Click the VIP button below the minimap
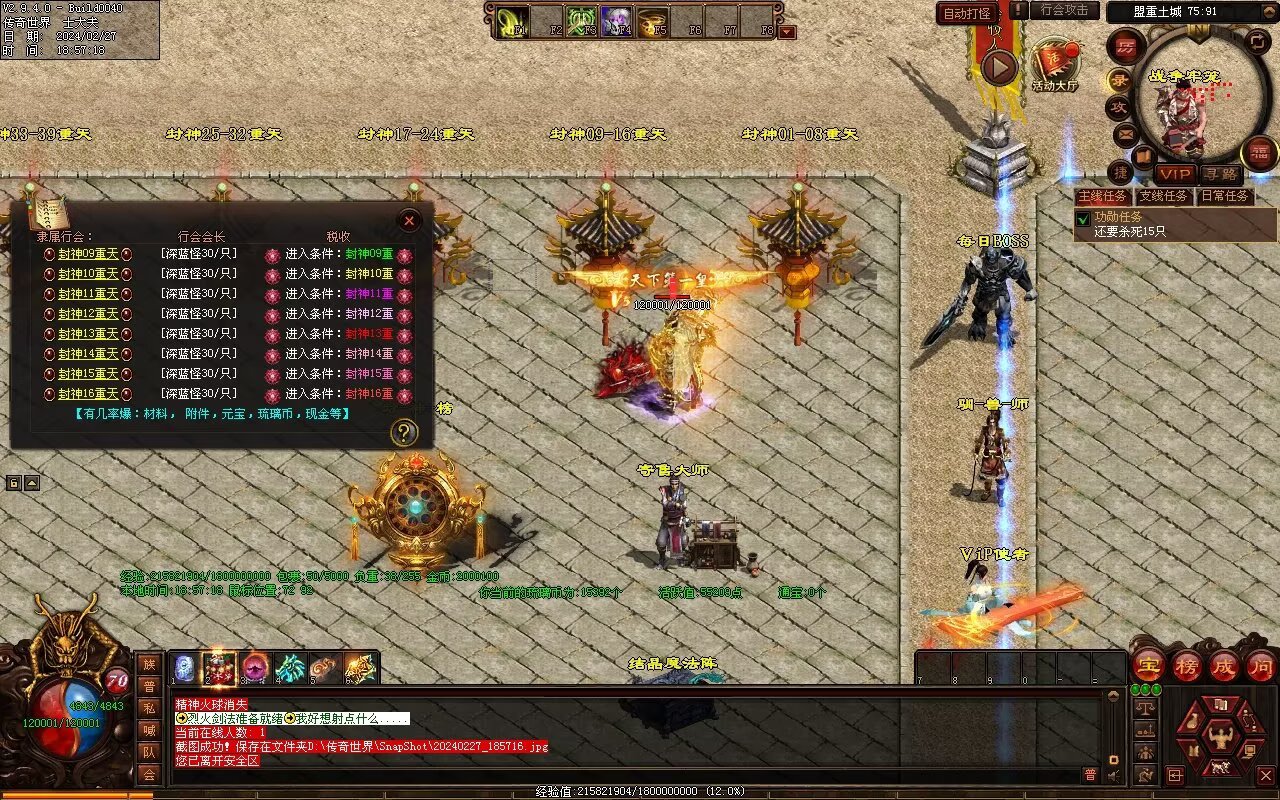1280x800 pixels. click(x=1176, y=174)
